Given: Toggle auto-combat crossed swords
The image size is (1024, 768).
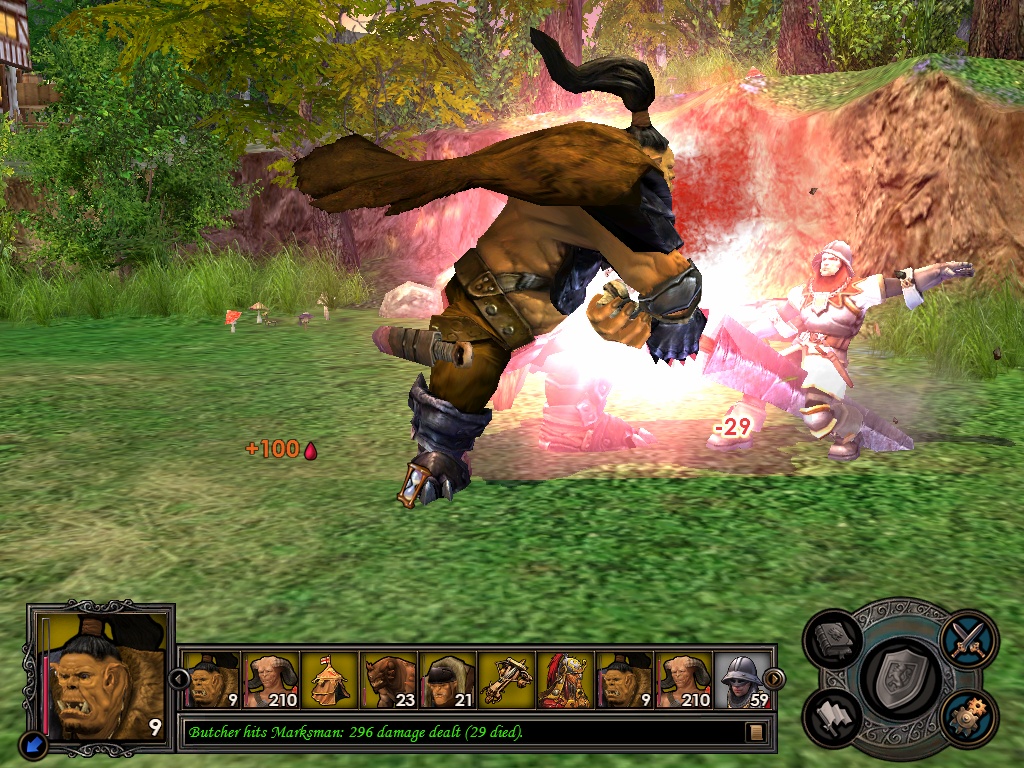Looking at the screenshot, I should 968,638.
